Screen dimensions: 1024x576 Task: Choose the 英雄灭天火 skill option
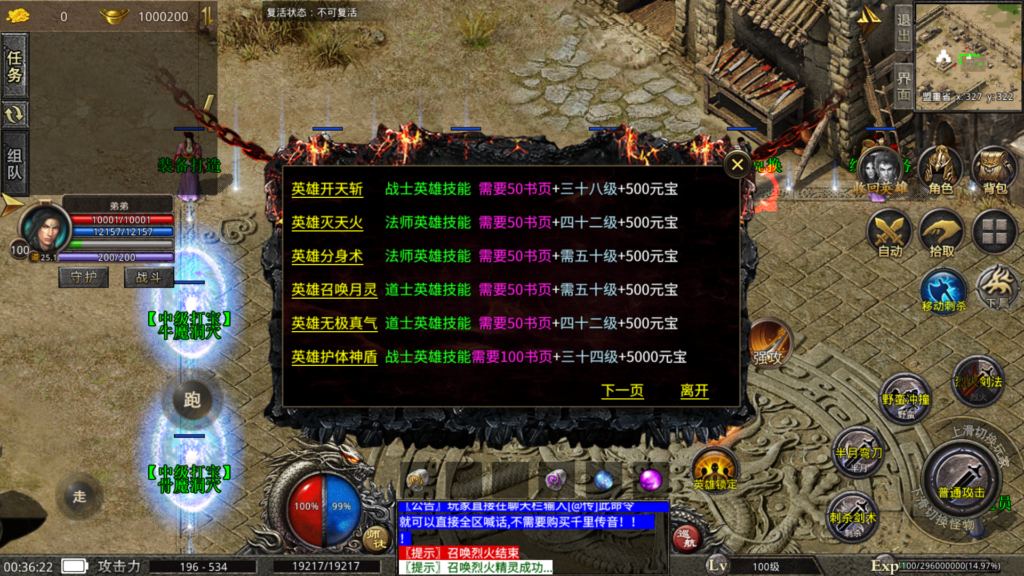[327, 222]
